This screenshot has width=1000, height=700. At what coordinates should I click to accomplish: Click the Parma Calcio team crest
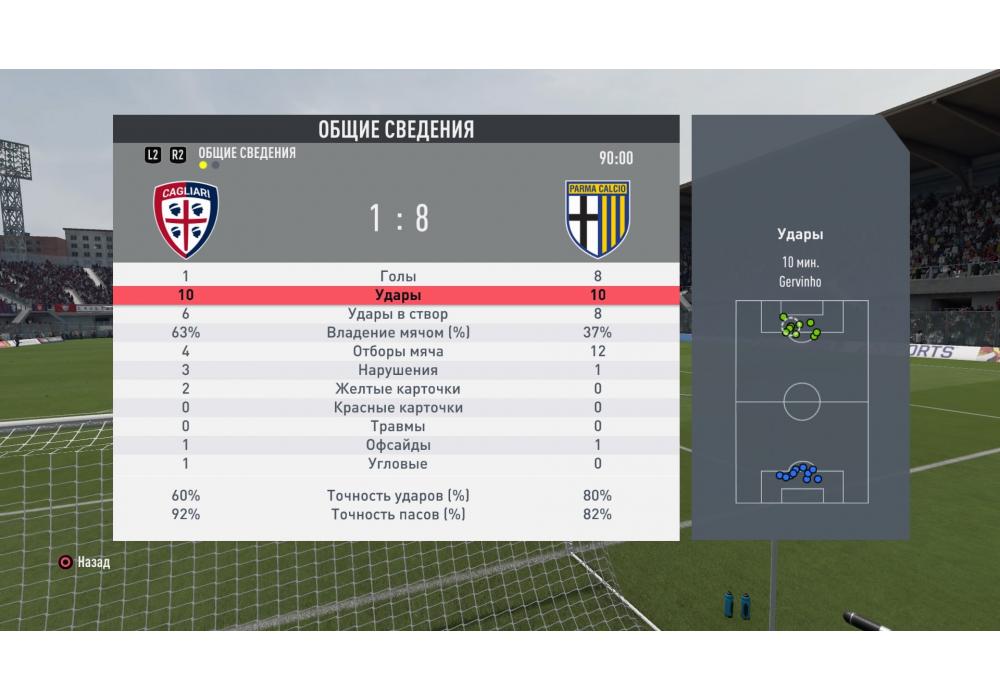click(x=598, y=219)
